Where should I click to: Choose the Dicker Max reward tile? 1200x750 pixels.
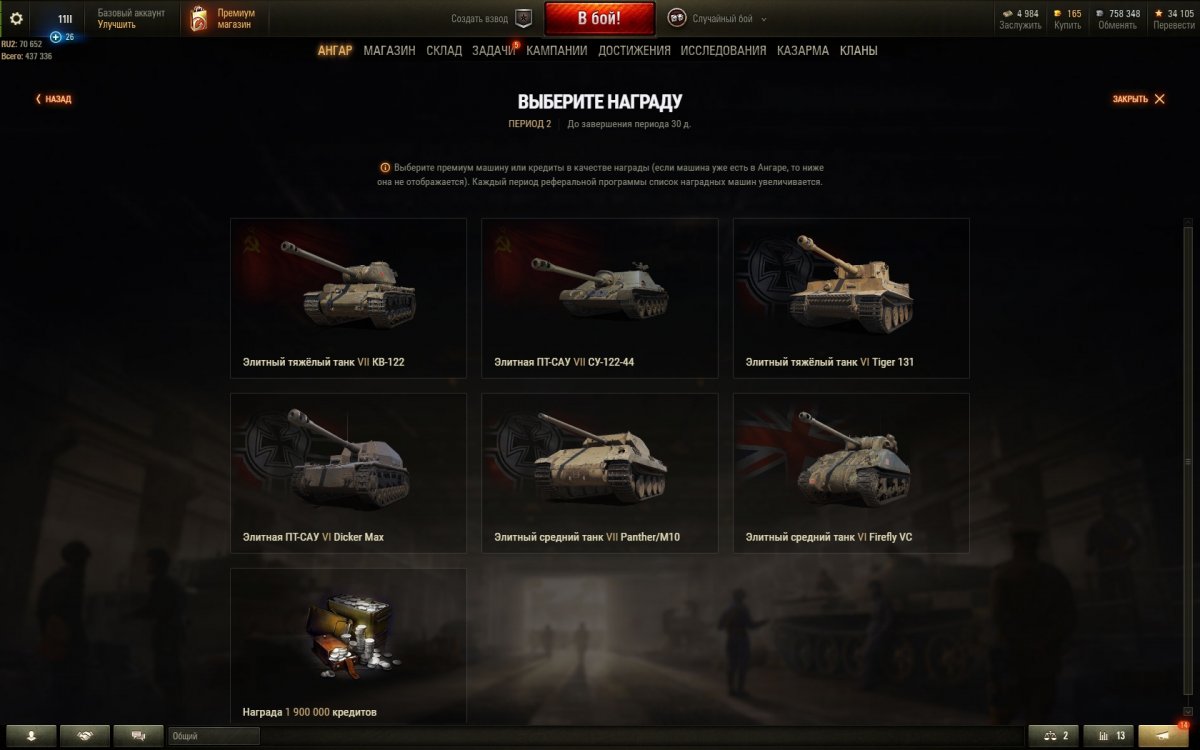(348, 472)
